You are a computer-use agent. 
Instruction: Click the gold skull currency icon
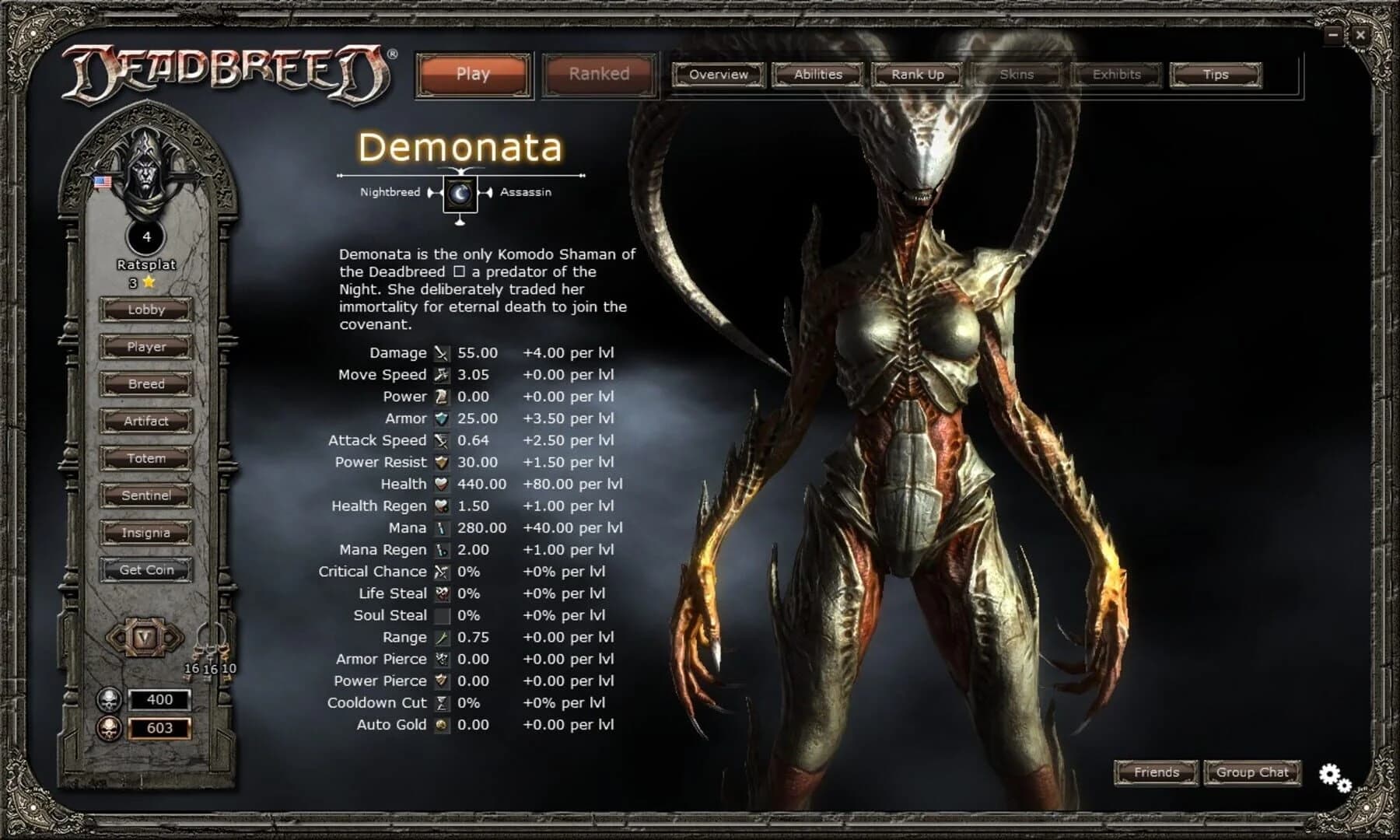click(x=109, y=730)
